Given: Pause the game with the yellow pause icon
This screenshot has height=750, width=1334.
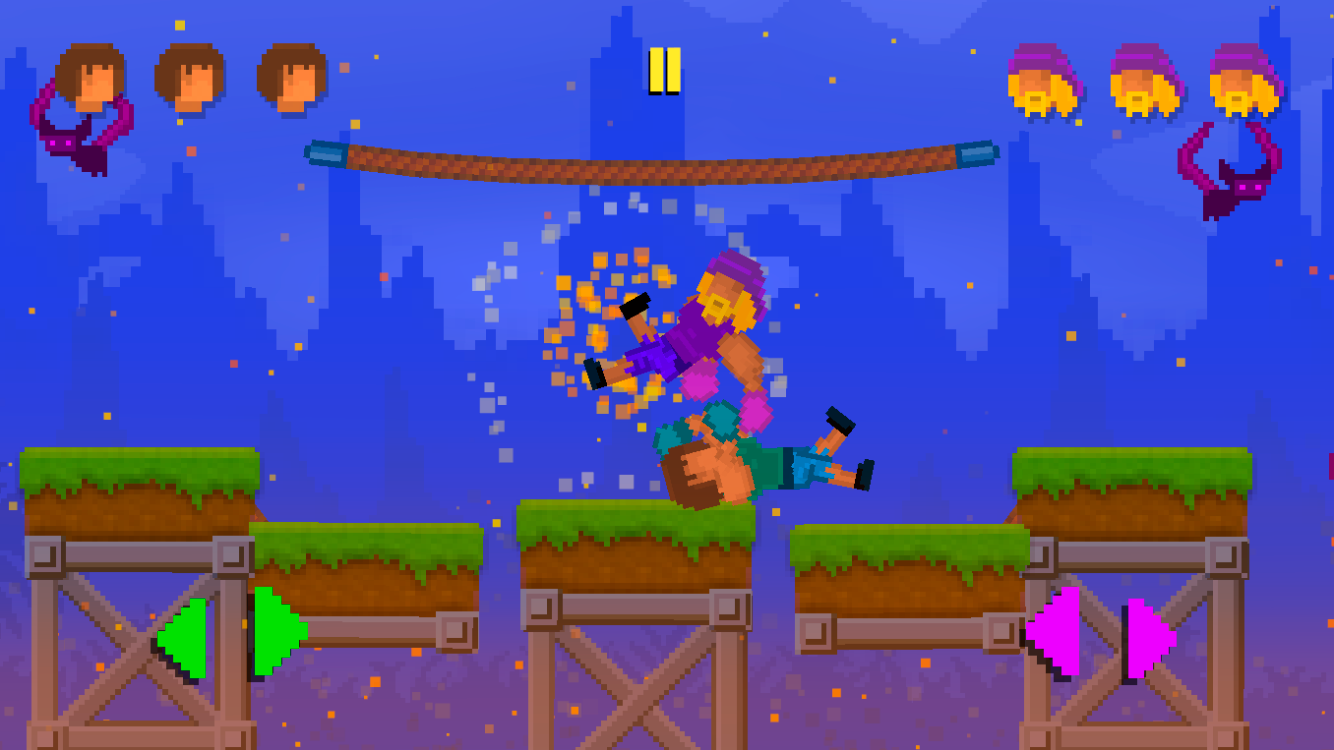Looking at the screenshot, I should (666, 68).
